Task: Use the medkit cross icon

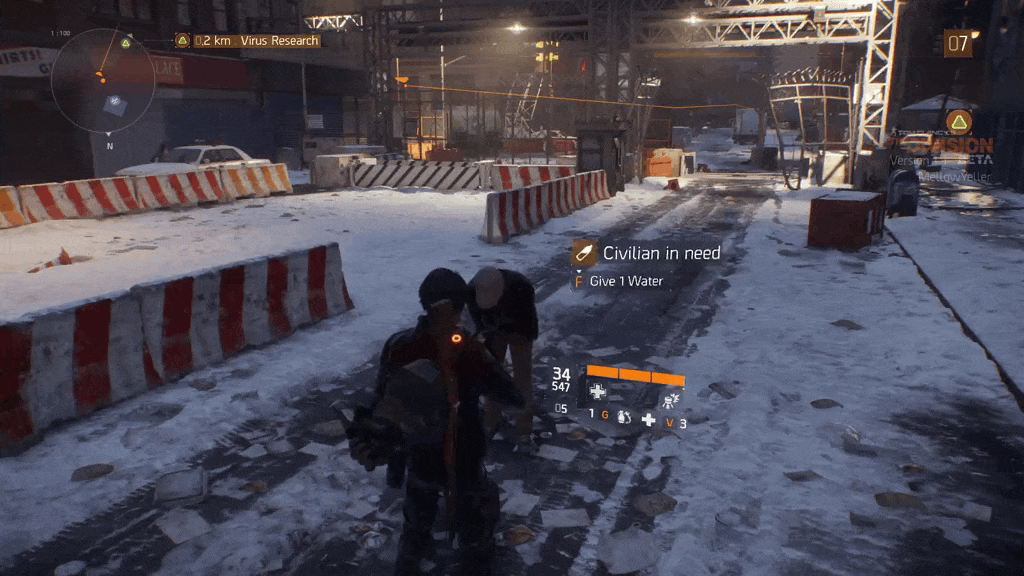Action: 648,419
